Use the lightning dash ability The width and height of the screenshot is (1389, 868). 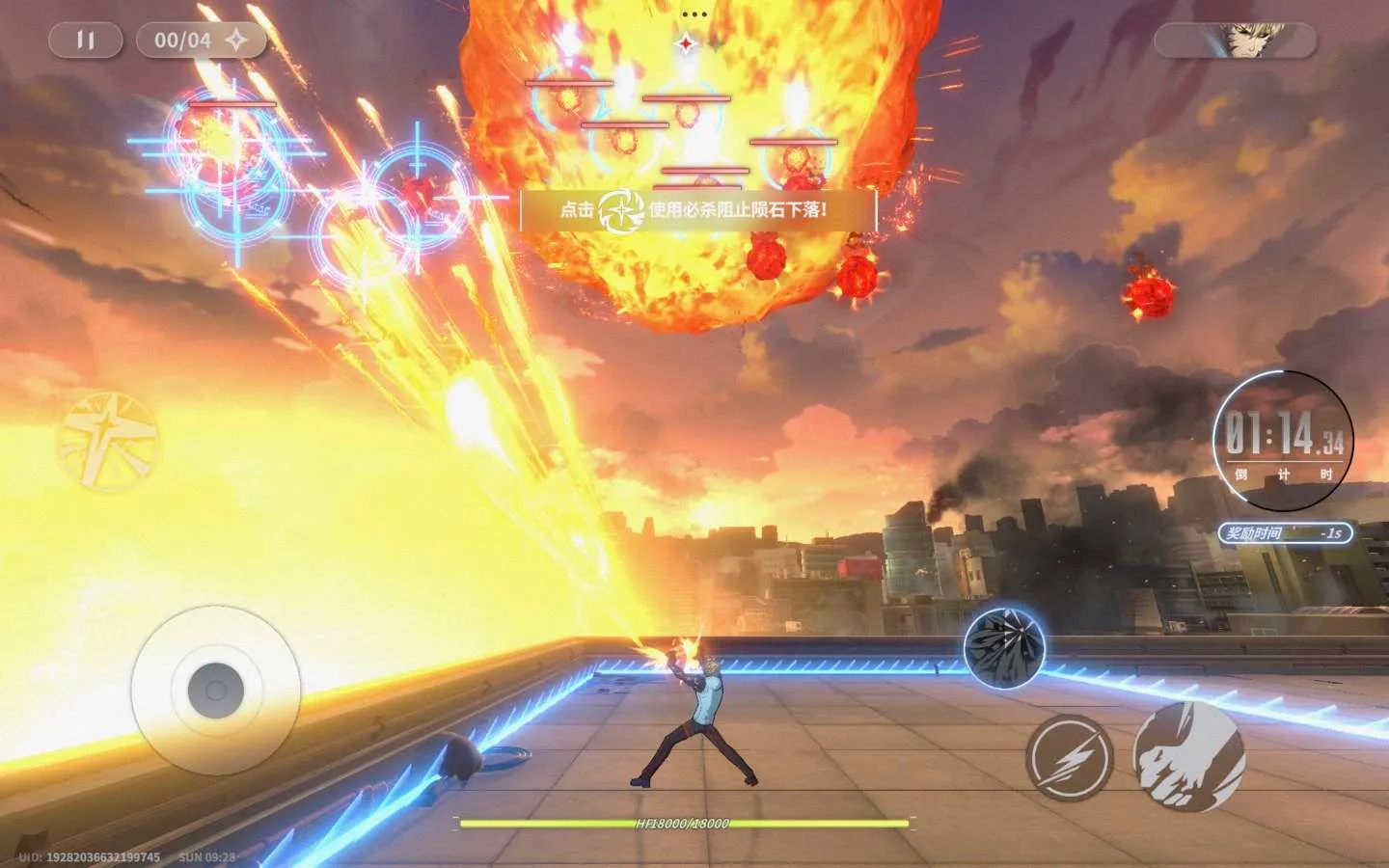(x=1069, y=758)
